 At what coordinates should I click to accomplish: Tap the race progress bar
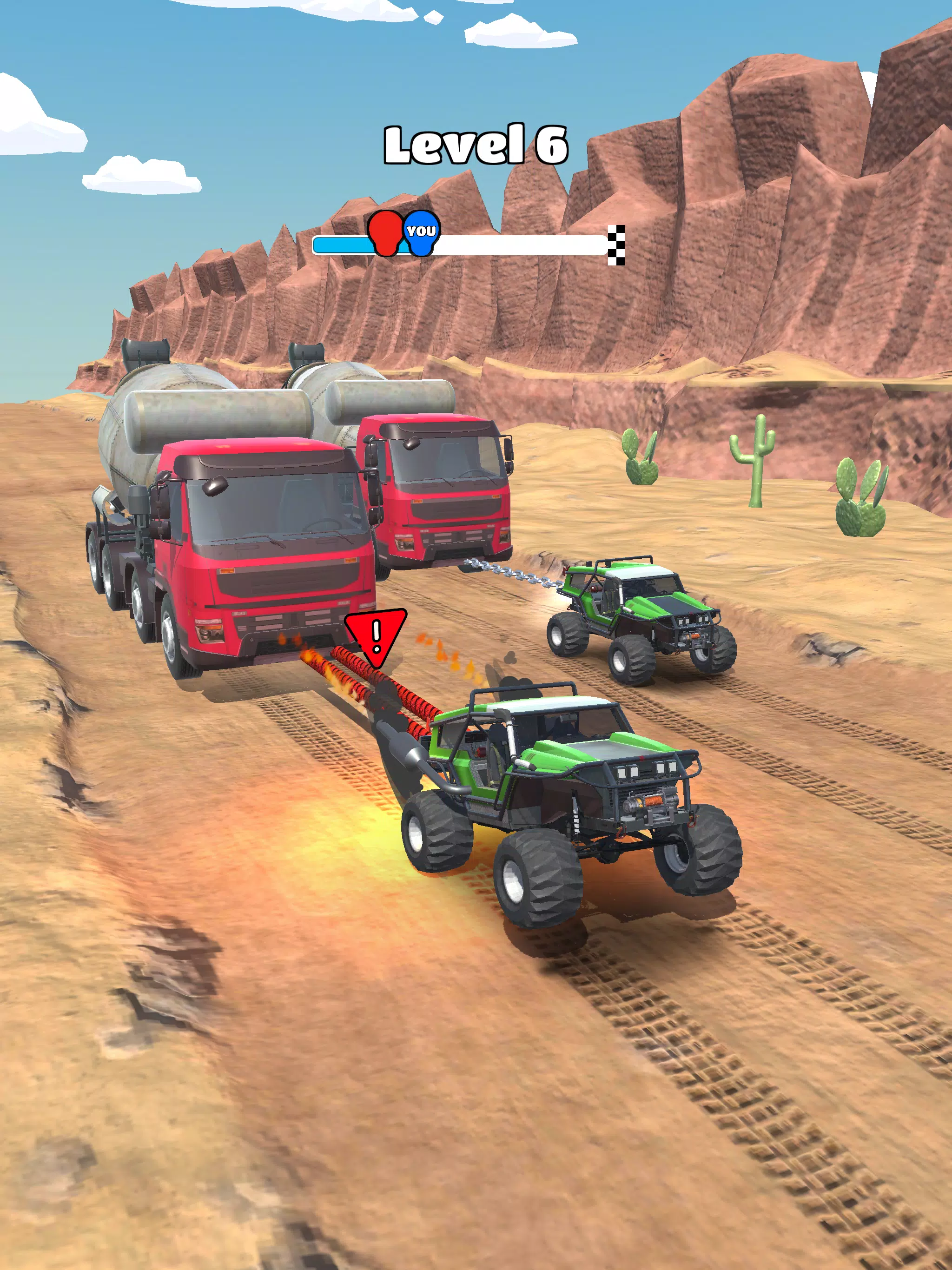(517, 244)
